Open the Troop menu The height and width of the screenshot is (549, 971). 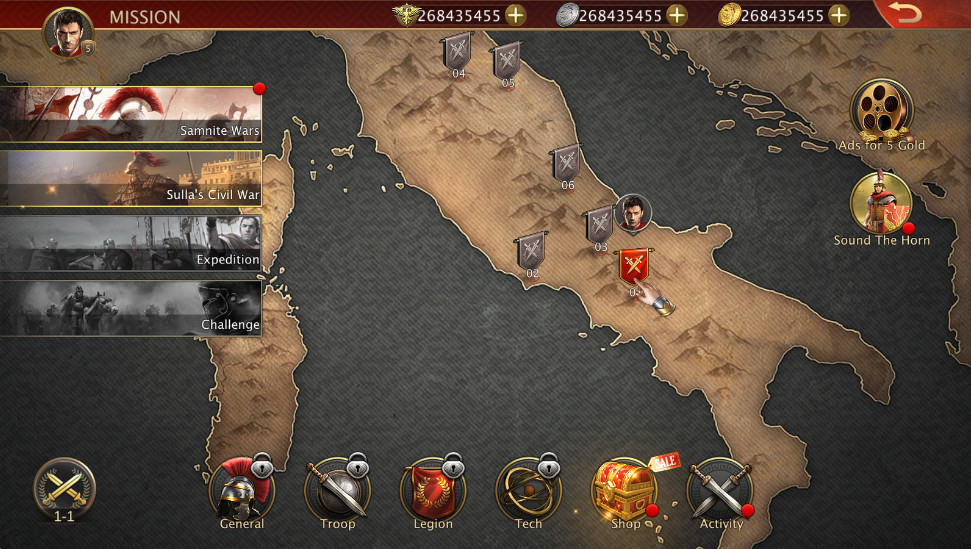click(337, 492)
